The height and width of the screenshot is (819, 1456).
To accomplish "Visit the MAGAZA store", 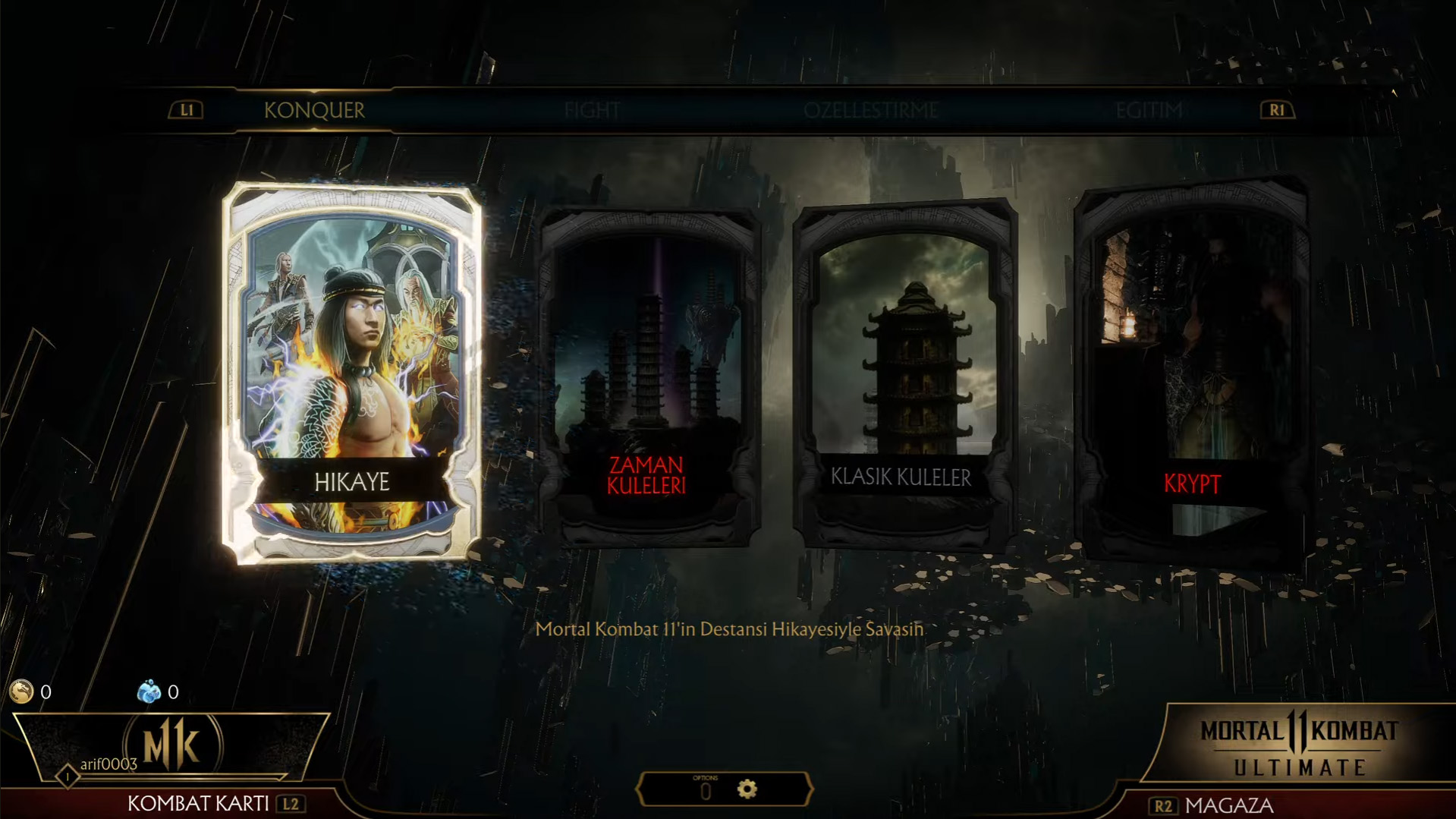I will coord(1229,805).
